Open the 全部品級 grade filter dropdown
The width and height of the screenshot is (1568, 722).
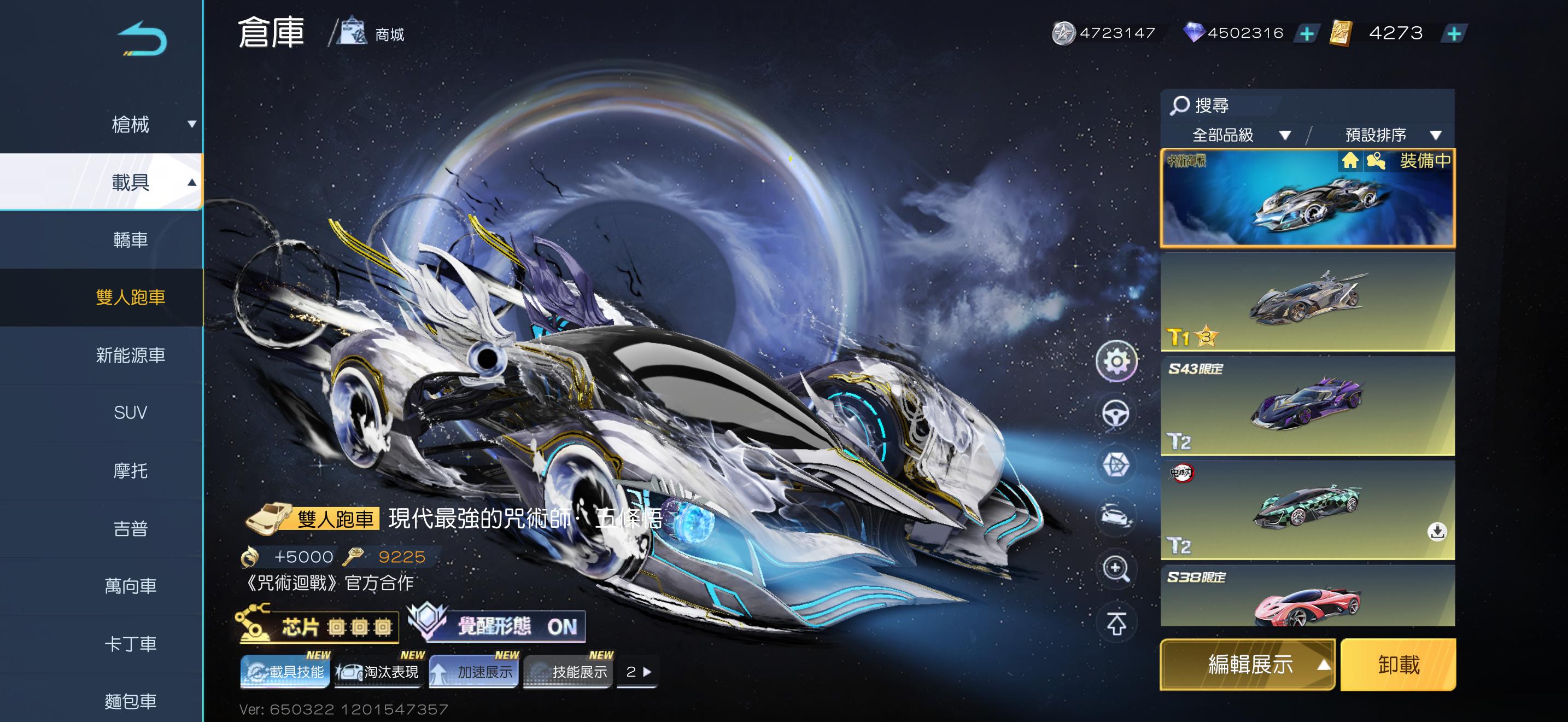pos(1239,135)
